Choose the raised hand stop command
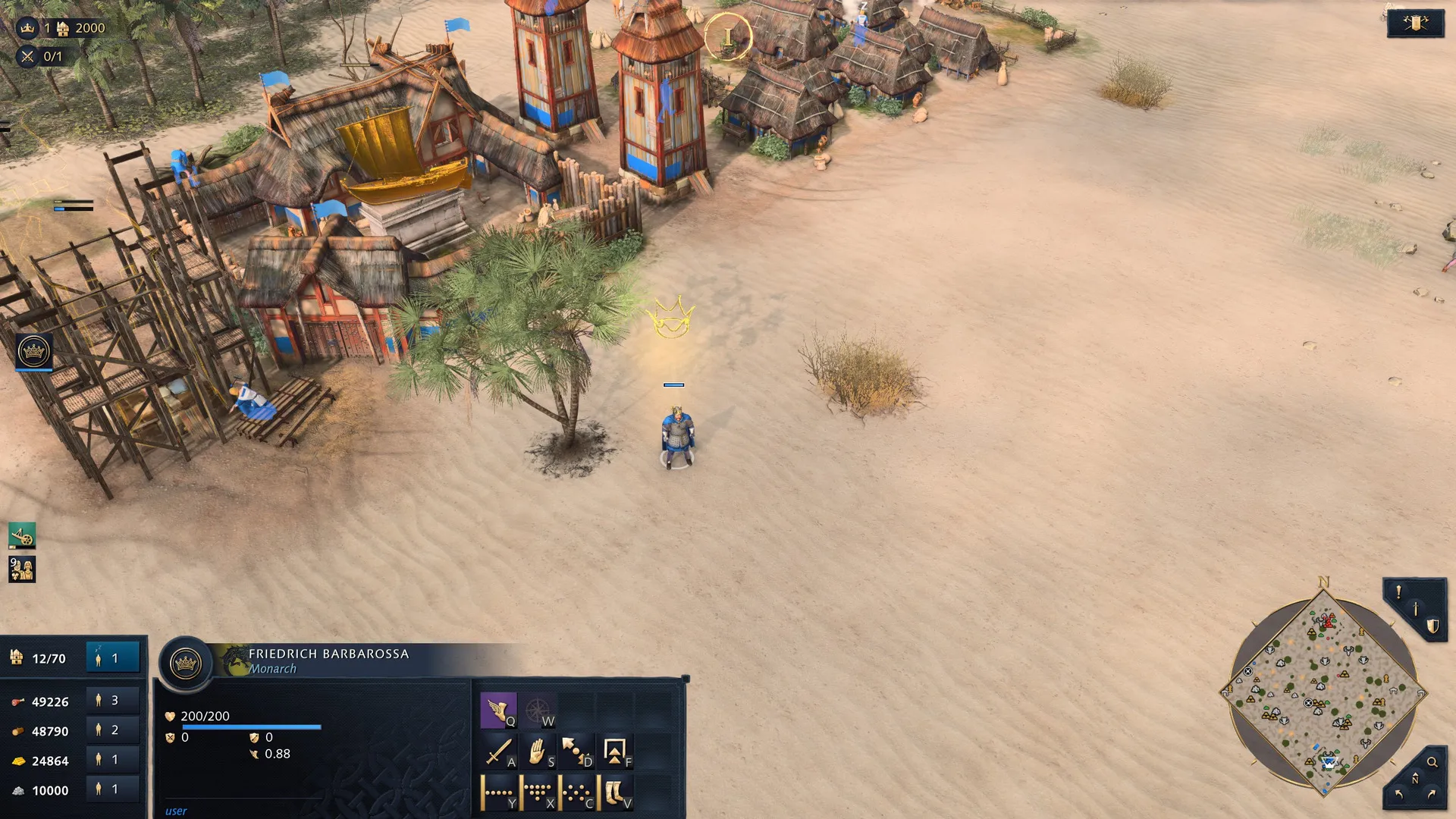 [537, 752]
